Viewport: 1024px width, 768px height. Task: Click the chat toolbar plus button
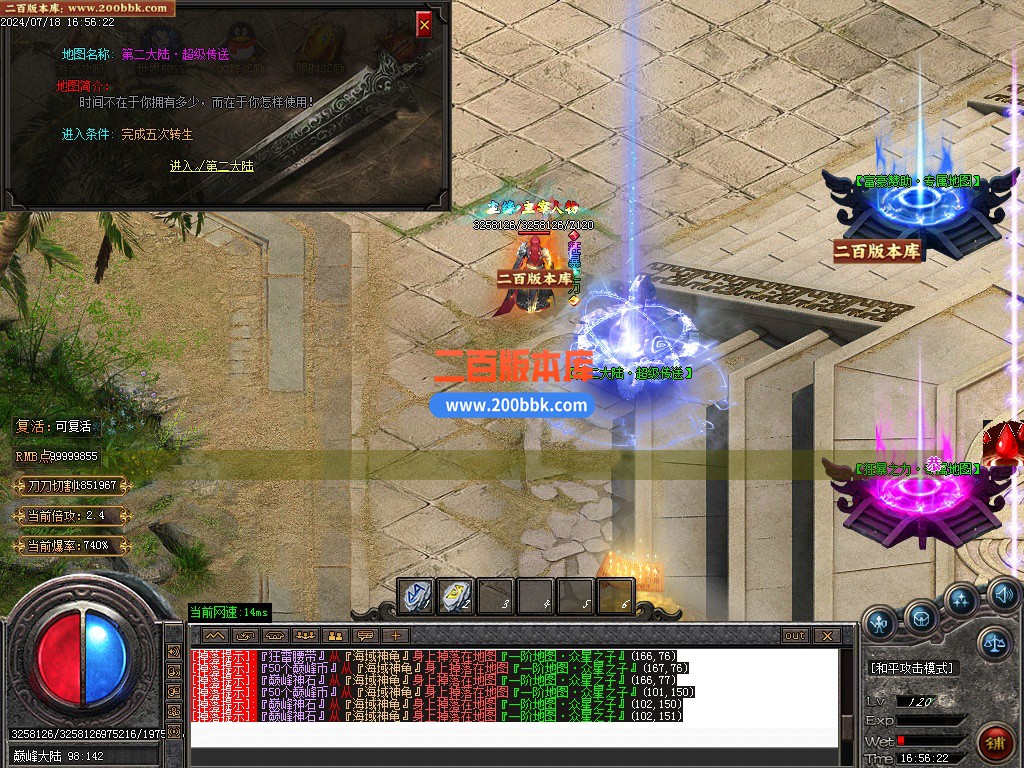(396, 635)
